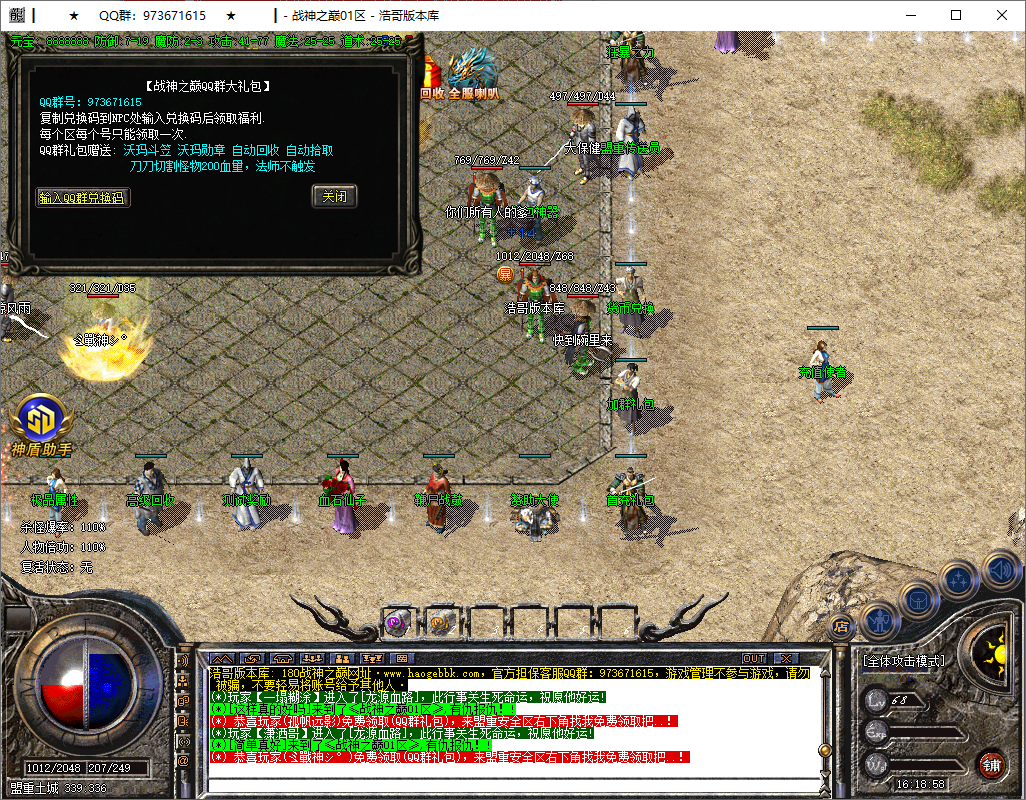The width and height of the screenshot is (1026, 800).
Task: Close the QQ gift dialog with 关闭
Action: pyautogui.click(x=334, y=197)
